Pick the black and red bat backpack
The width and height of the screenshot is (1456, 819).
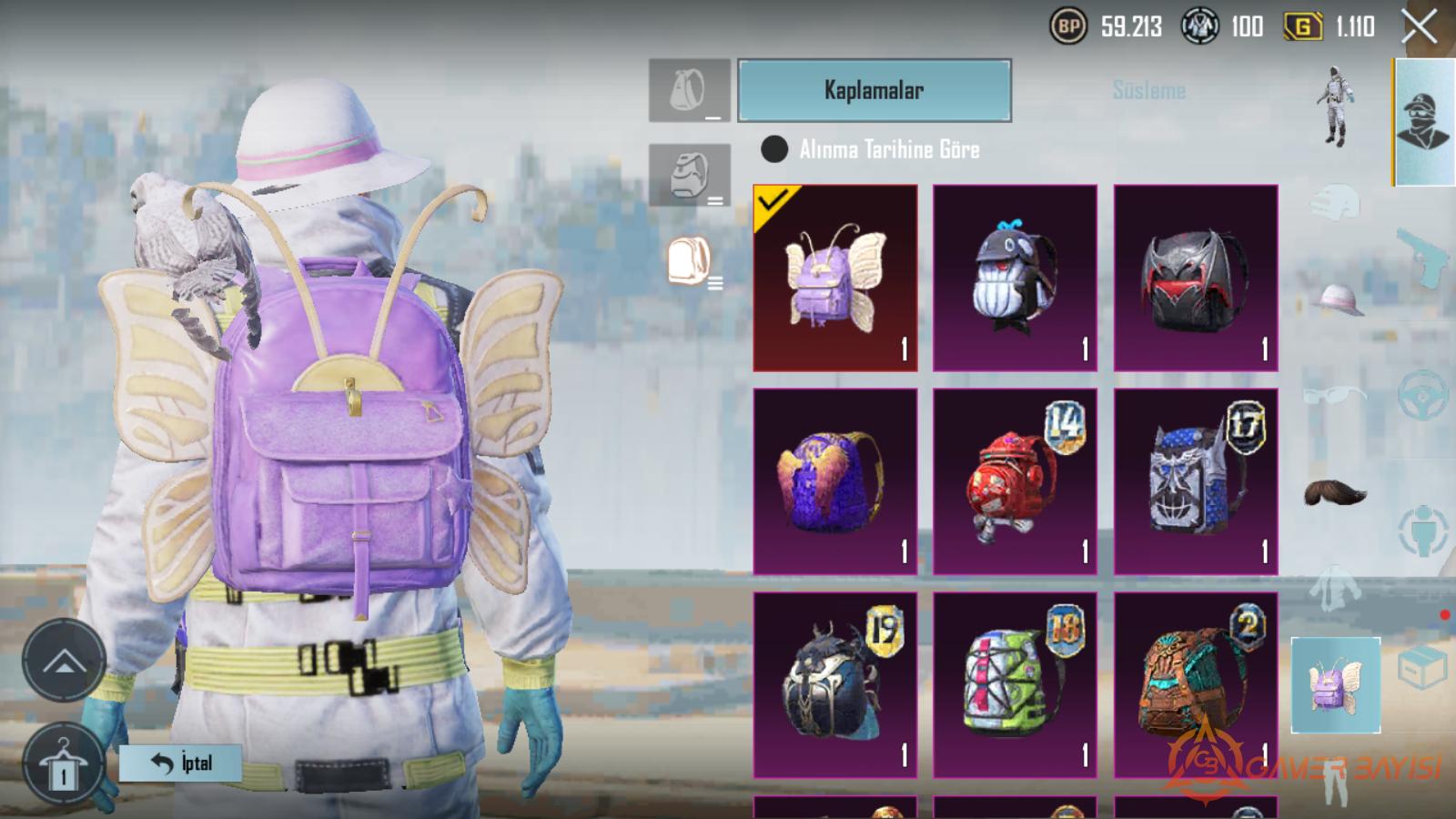point(1196,278)
